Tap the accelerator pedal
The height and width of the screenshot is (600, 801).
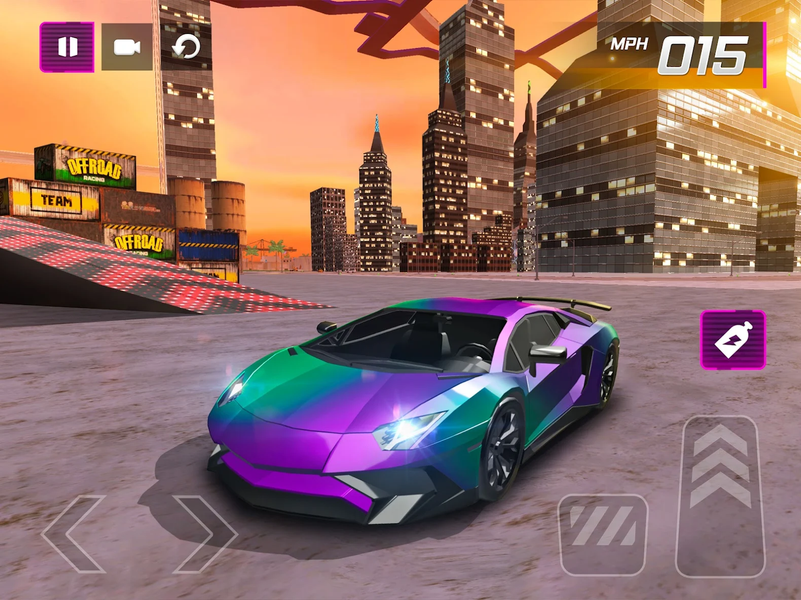[720, 495]
